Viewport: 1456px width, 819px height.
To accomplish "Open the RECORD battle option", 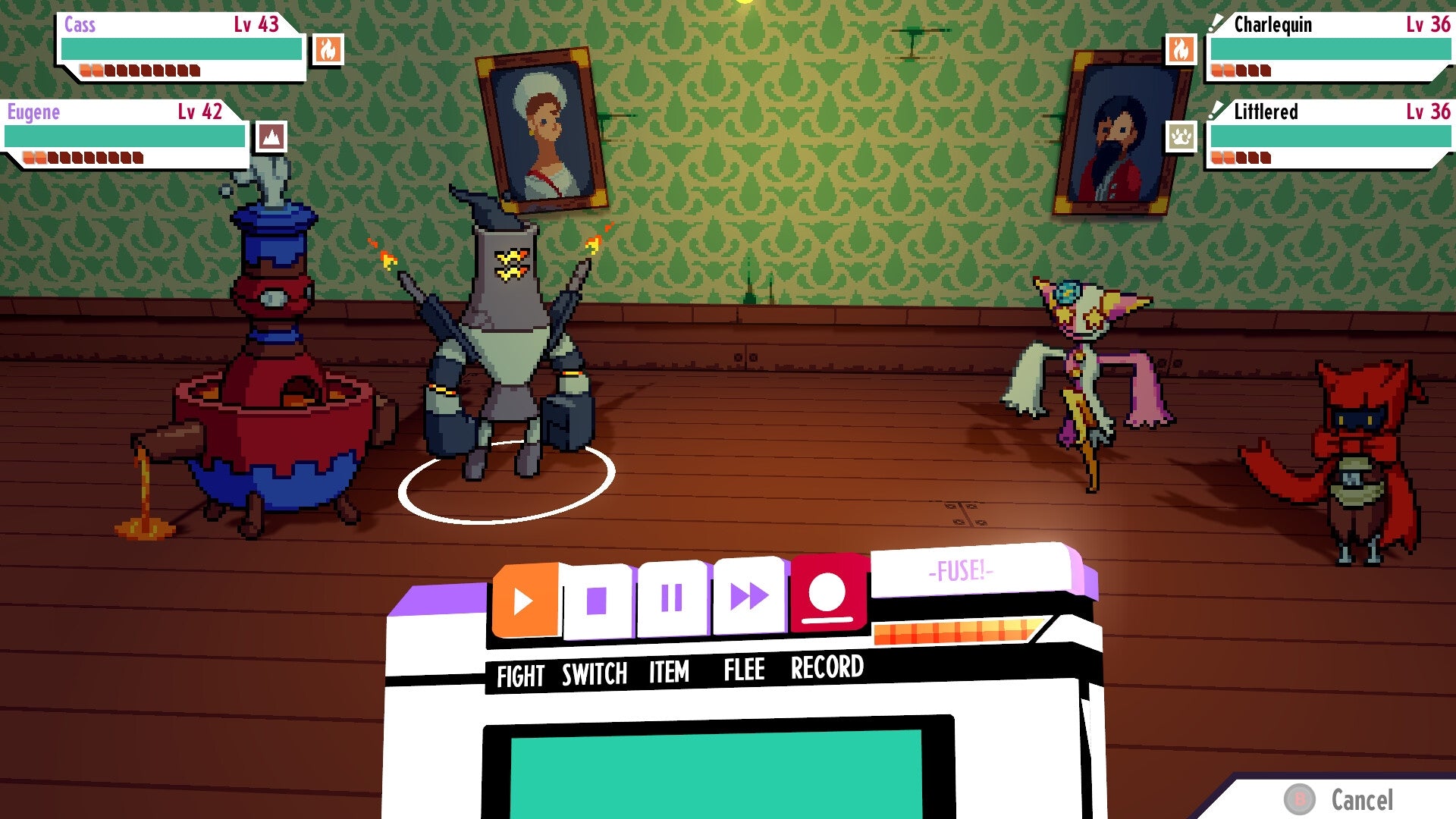I will [x=825, y=668].
